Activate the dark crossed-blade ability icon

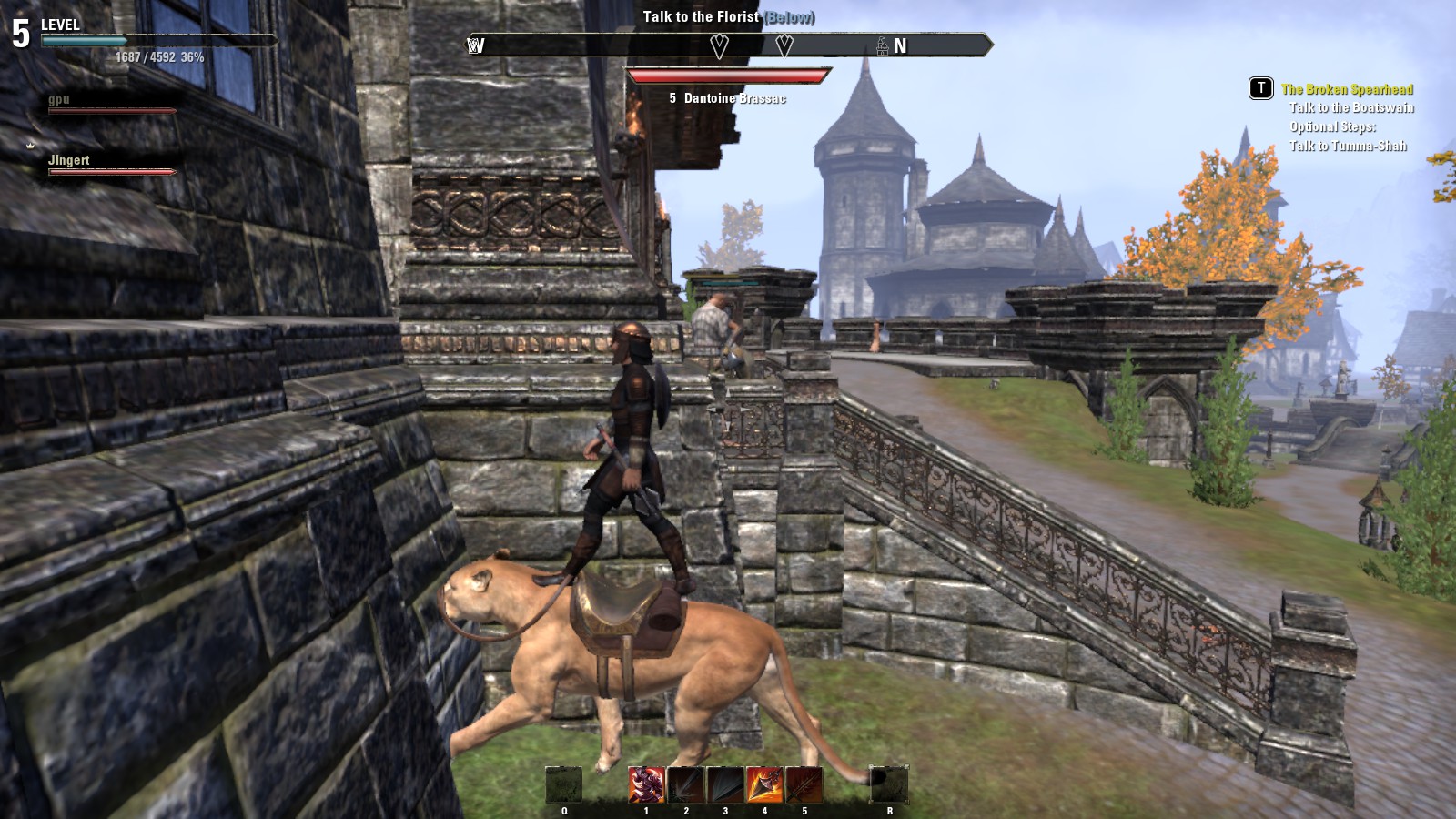pos(804,784)
